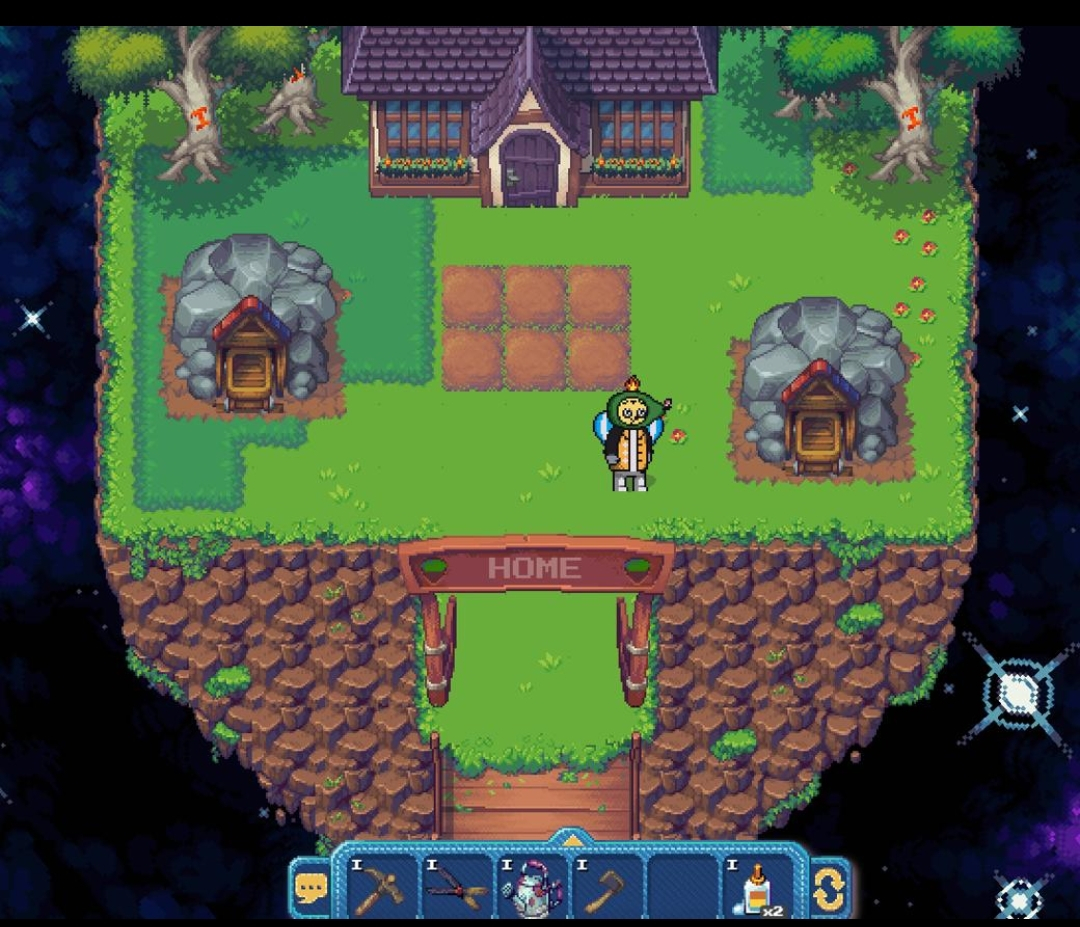This screenshot has height=927, width=1080.
Task: Click the yellow cycle arrows button
Action: [829, 888]
